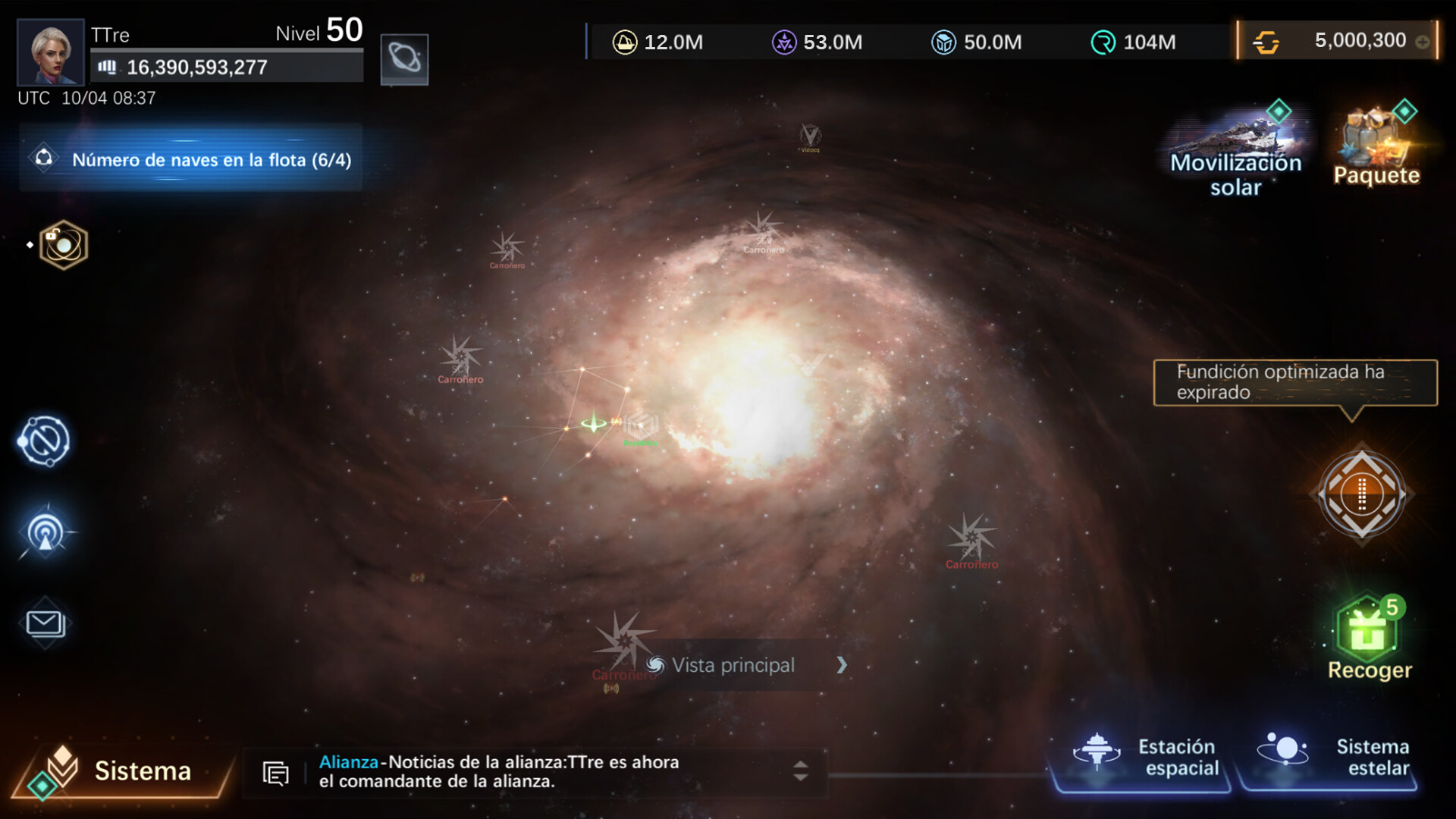Expand the chat with the arrows toggle
Image resolution: width=1456 pixels, height=819 pixels.
click(800, 771)
